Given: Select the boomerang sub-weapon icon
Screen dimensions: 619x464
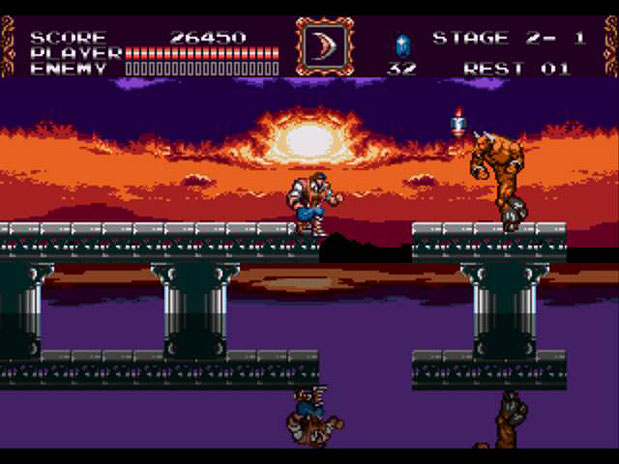Looking at the screenshot, I should pos(324,46).
